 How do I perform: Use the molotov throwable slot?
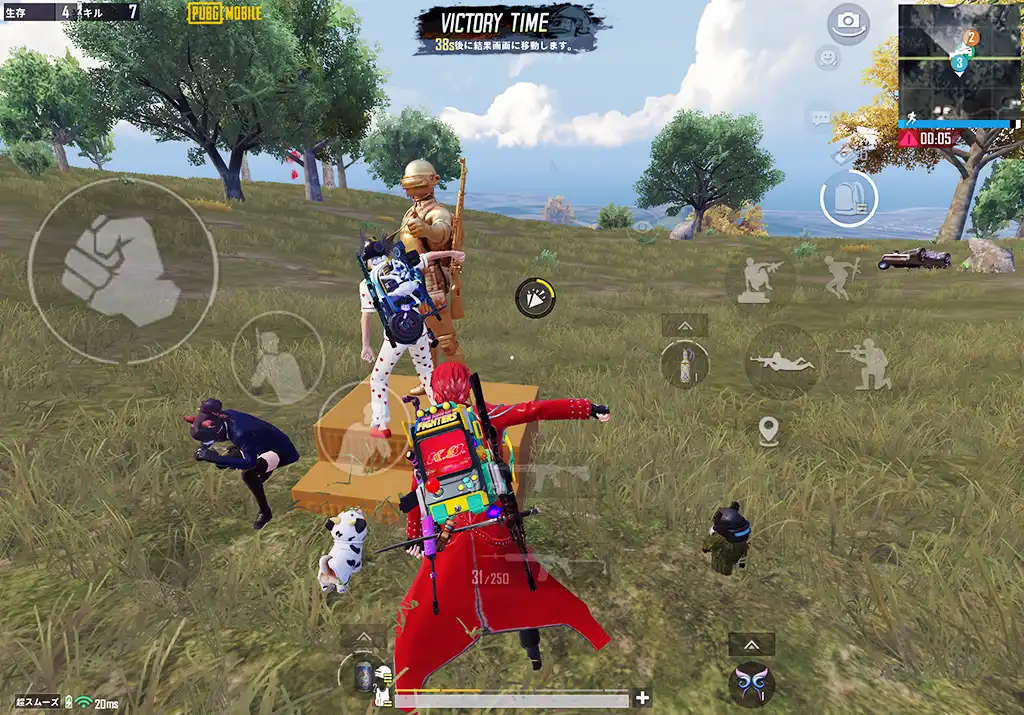click(685, 363)
